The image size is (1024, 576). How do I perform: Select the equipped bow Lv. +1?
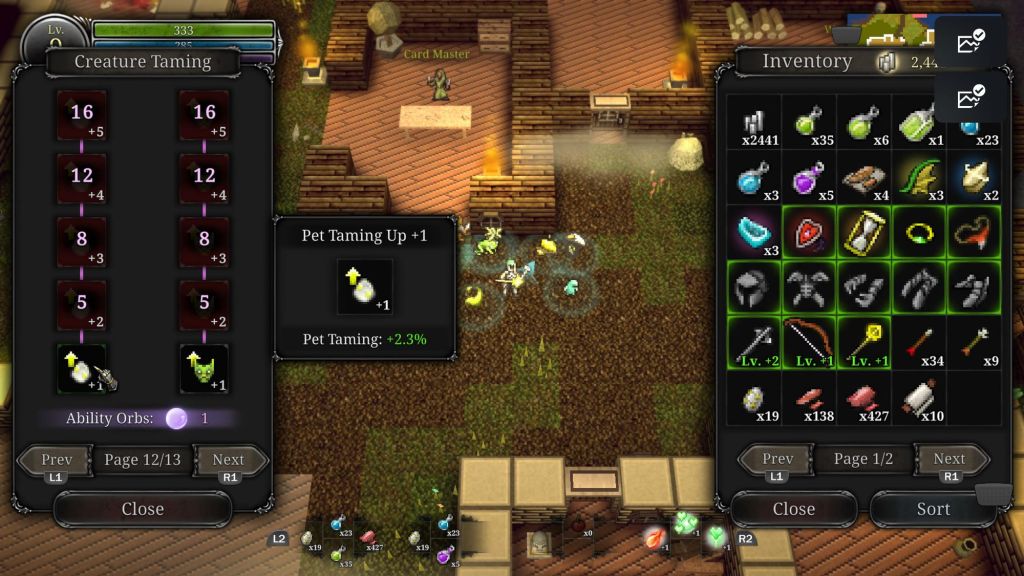809,342
